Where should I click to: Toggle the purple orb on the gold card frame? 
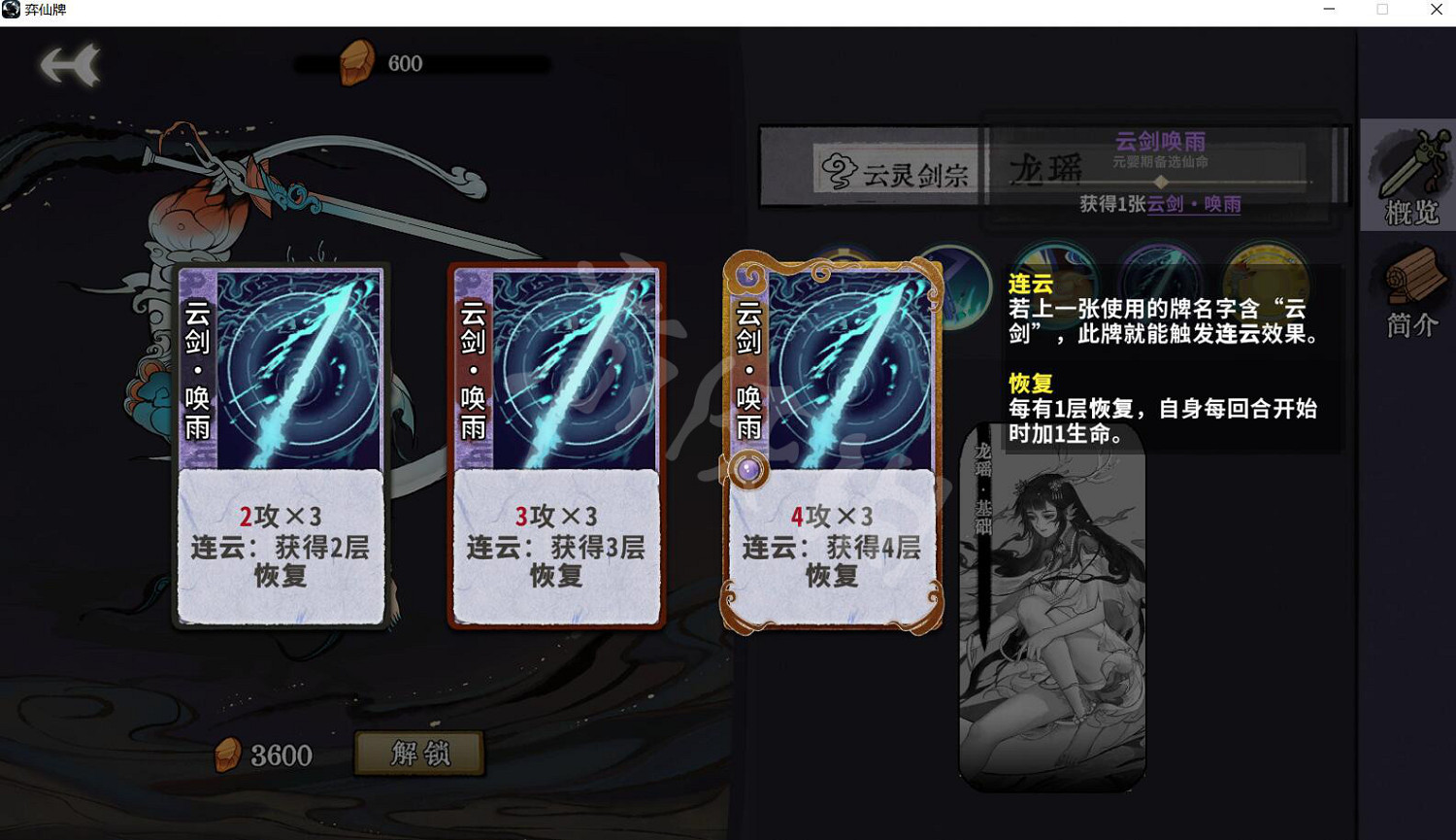(747, 469)
